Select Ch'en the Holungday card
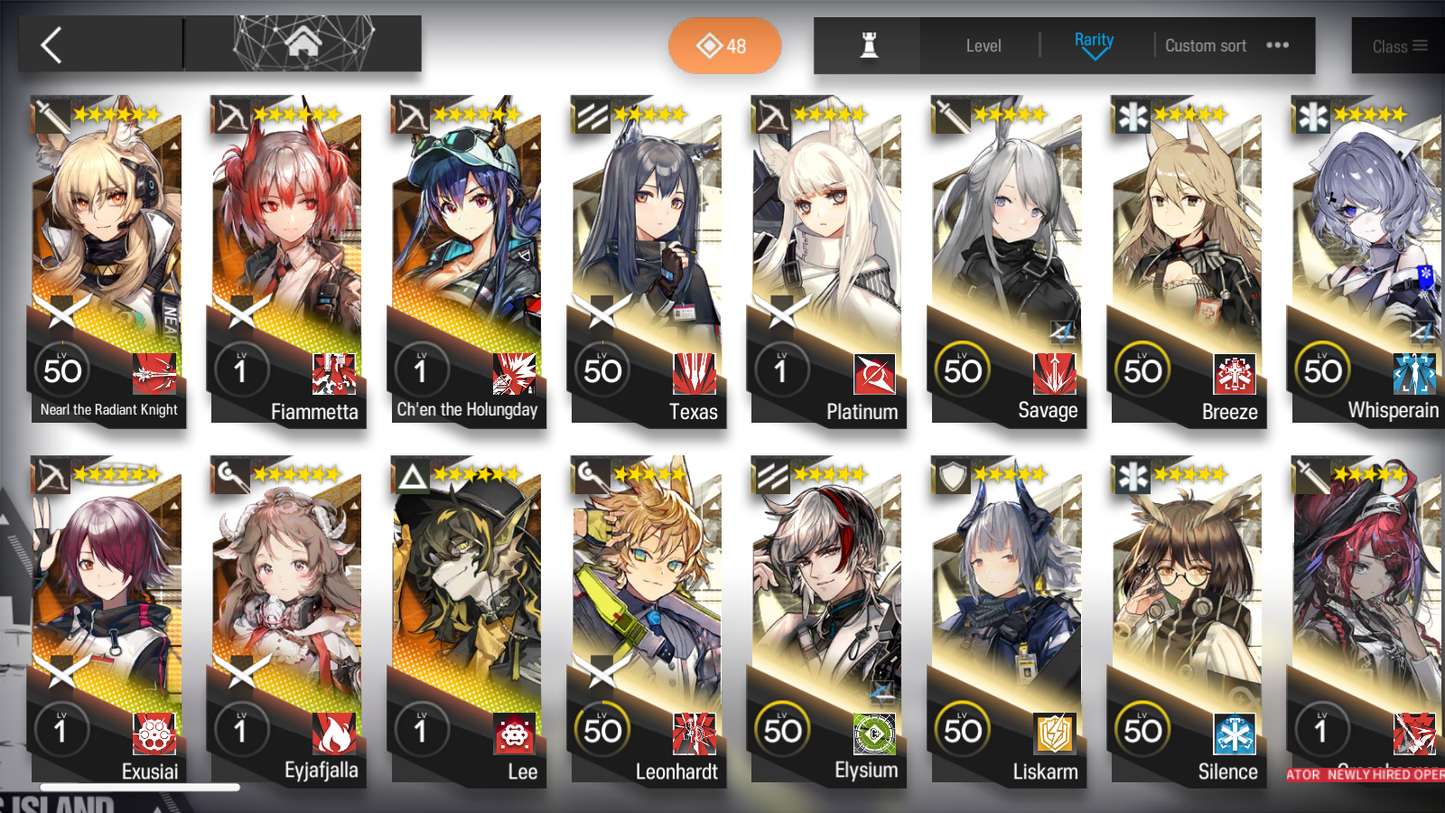This screenshot has height=813, width=1445. click(467, 260)
